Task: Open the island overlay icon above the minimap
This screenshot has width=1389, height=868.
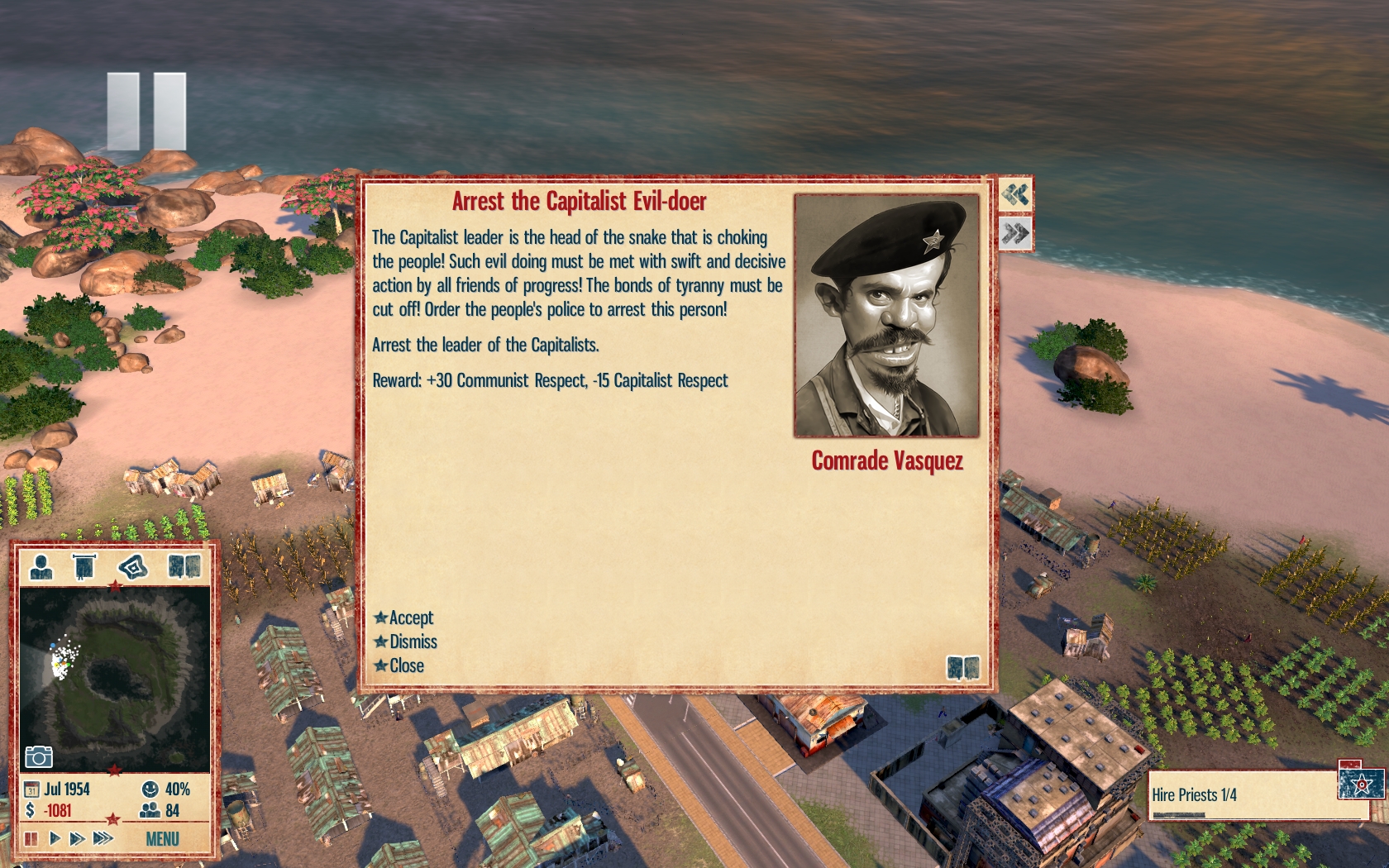Action: [133, 566]
